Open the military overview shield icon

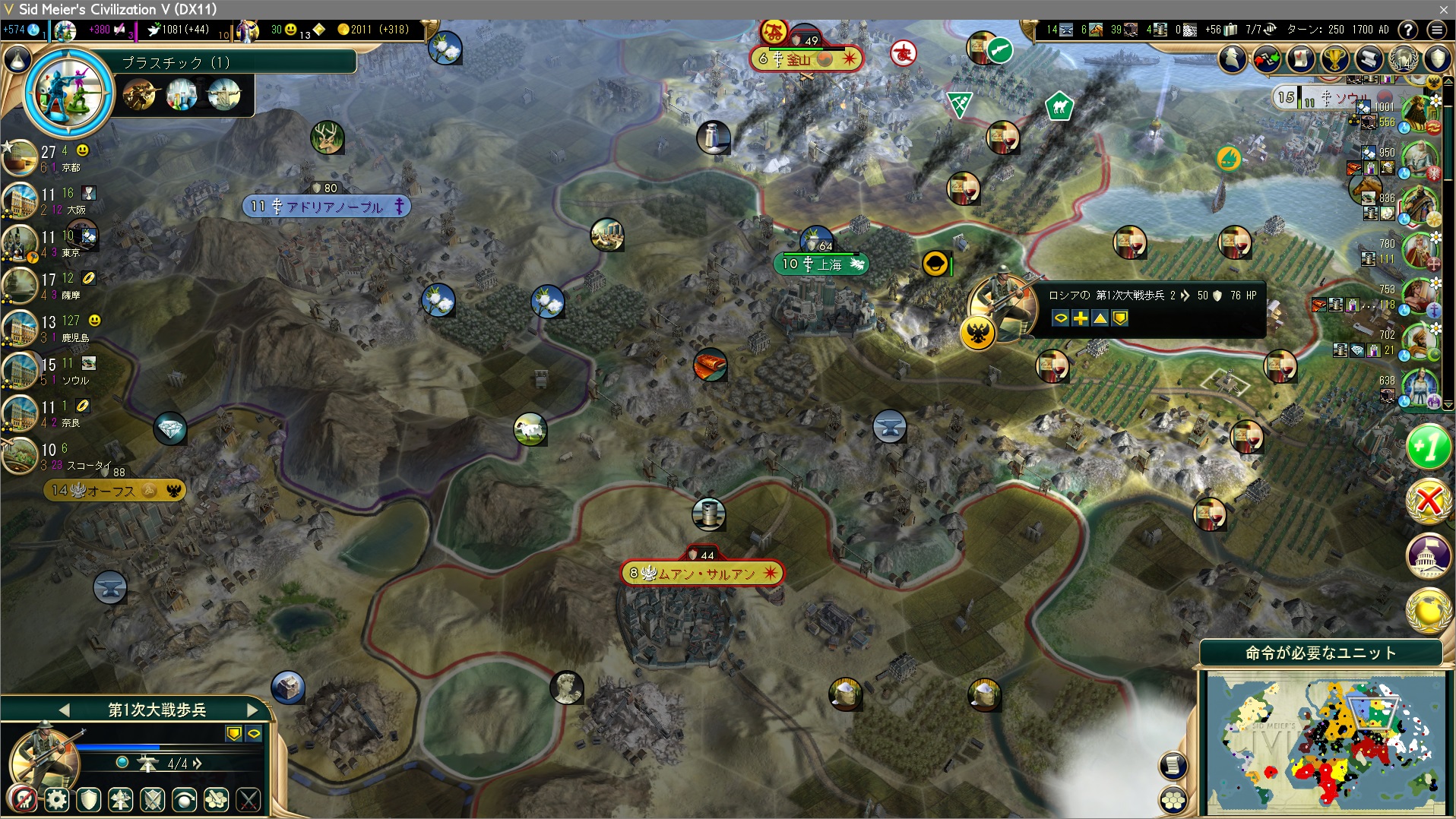pos(1437,58)
